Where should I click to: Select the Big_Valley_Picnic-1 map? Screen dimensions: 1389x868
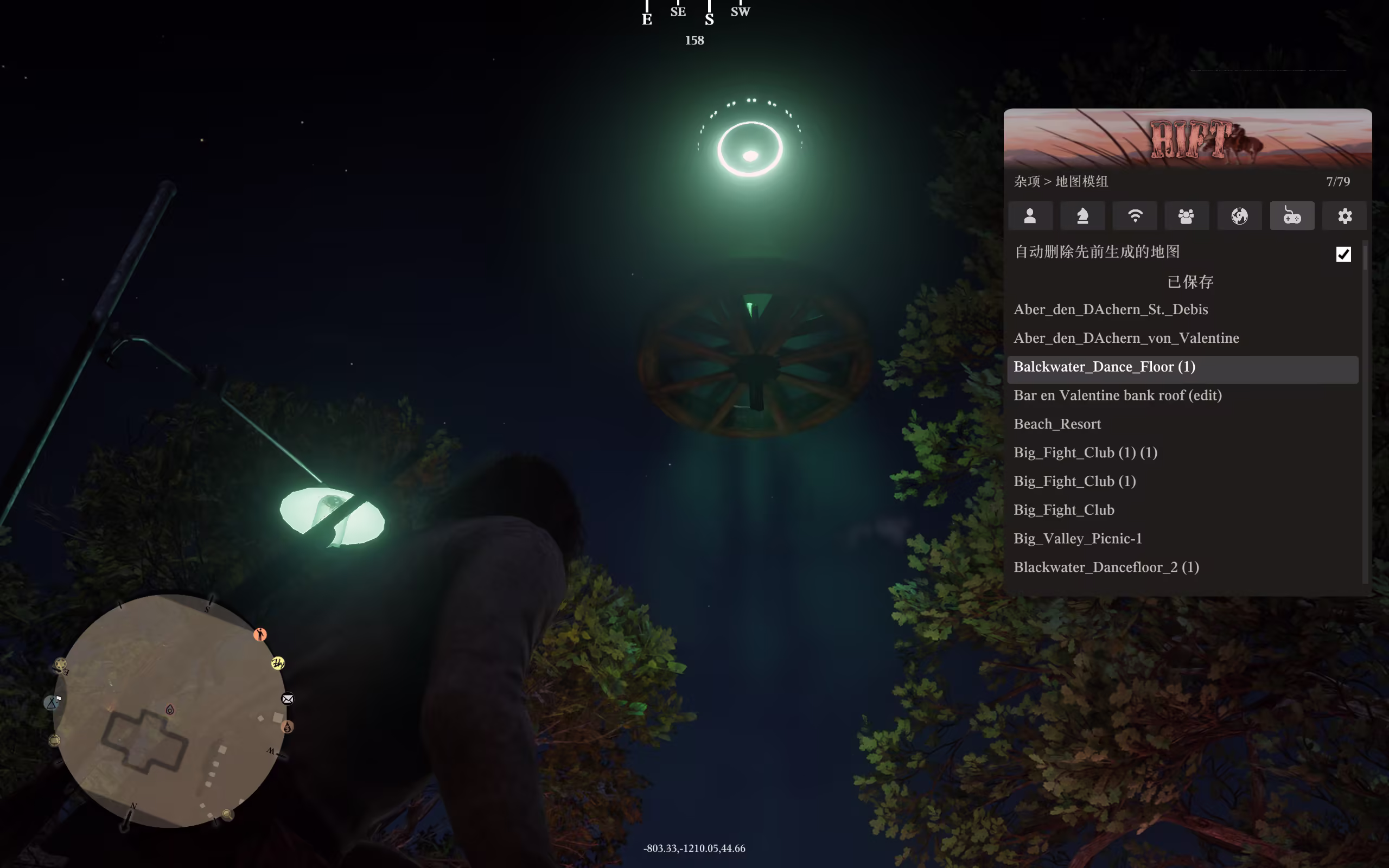pyautogui.click(x=1078, y=539)
